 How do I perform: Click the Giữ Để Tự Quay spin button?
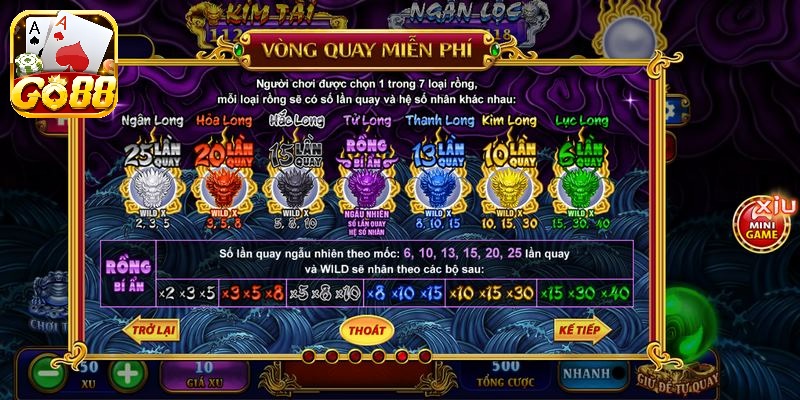click(x=676, y=377)
